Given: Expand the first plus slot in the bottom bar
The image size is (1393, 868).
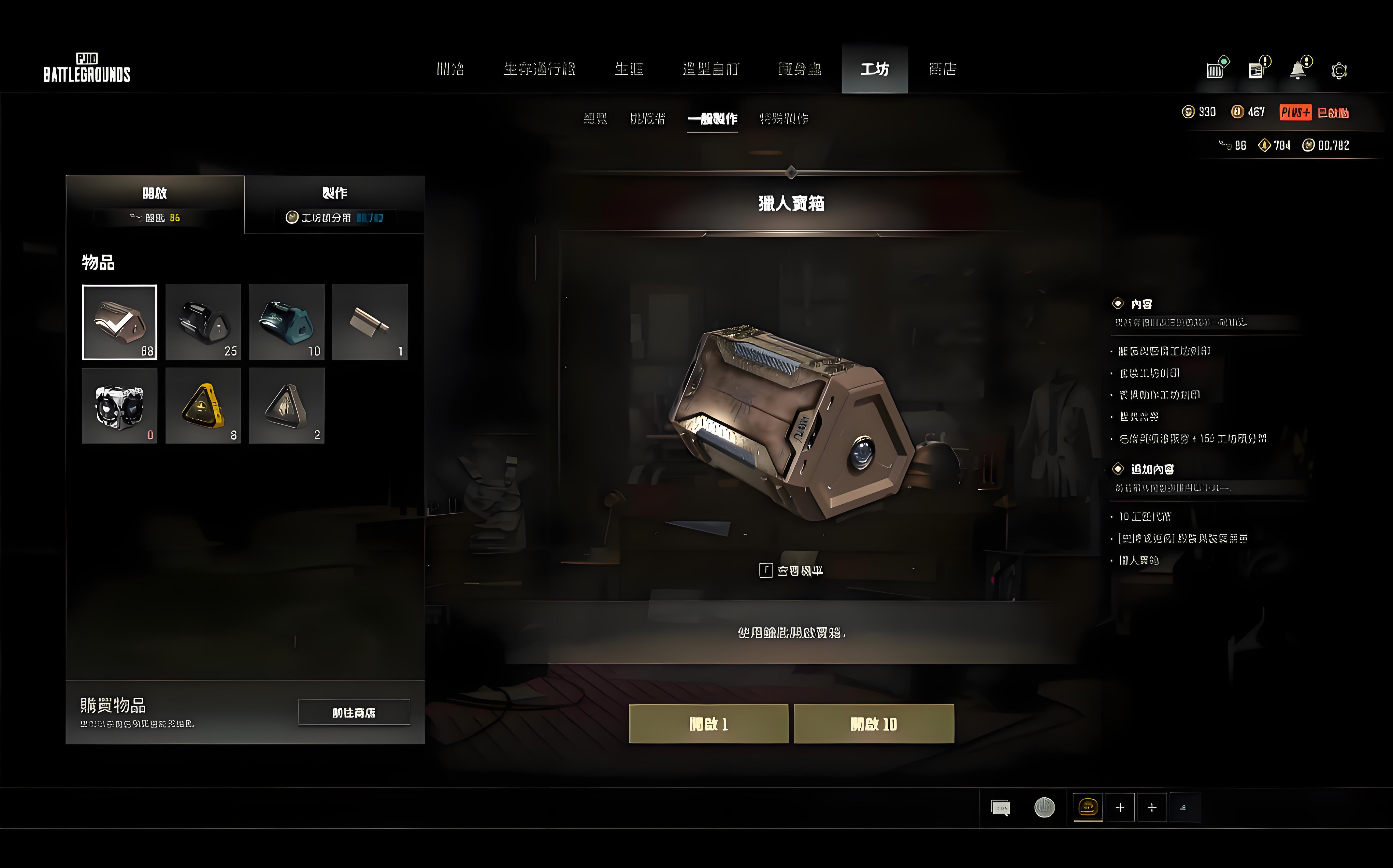Looking at the screenshot, I should (1120, 806).
